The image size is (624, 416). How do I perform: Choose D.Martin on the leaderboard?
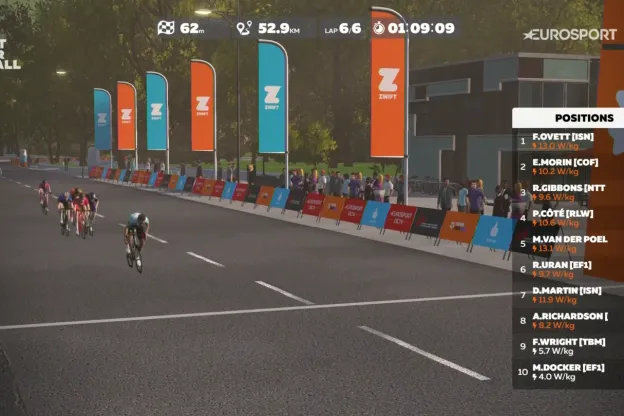tap(566, 294)
